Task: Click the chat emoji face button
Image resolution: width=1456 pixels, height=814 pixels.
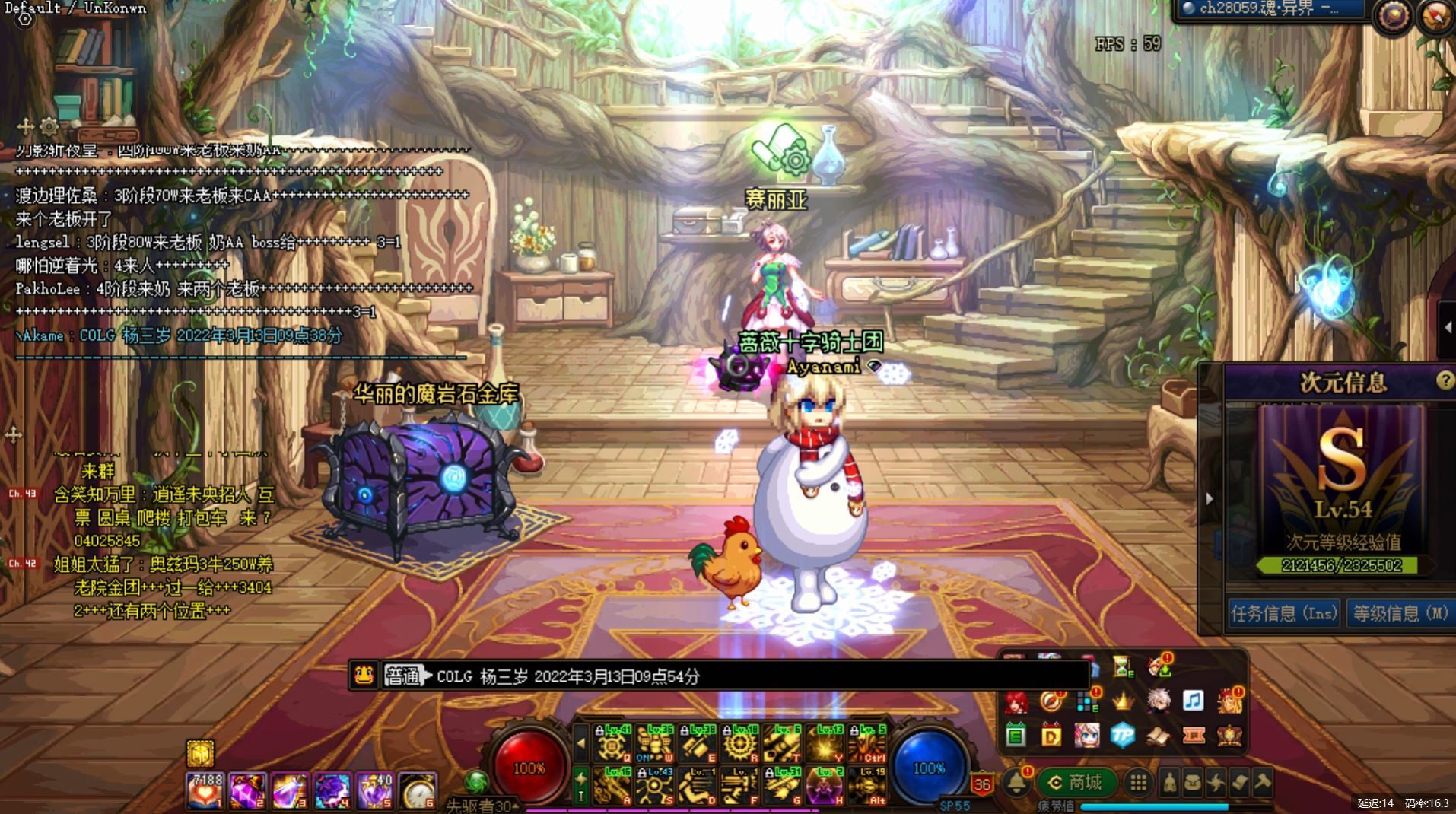Action: point(364,675)
